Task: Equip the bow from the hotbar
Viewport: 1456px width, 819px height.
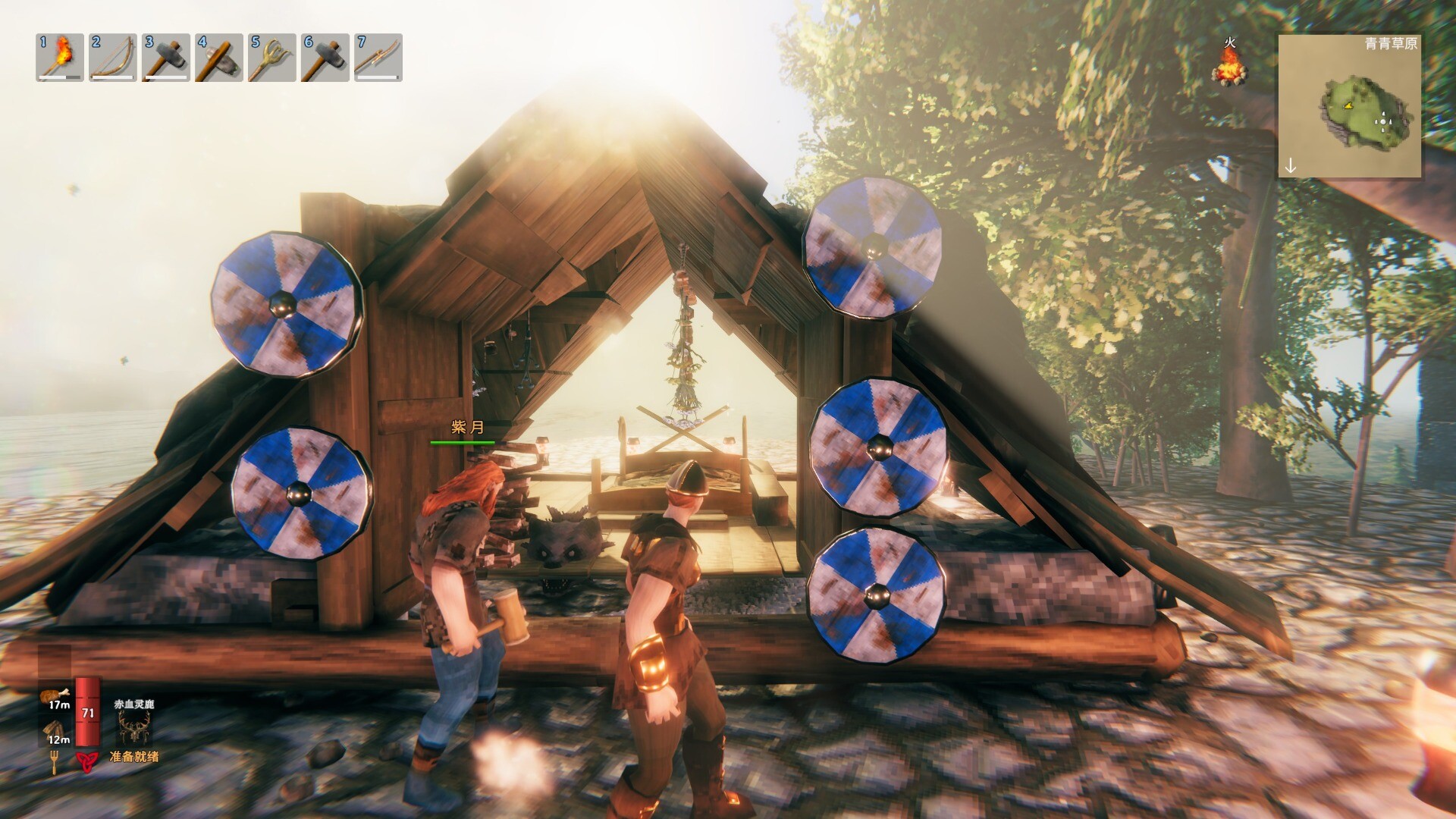Action: (113, 57)
